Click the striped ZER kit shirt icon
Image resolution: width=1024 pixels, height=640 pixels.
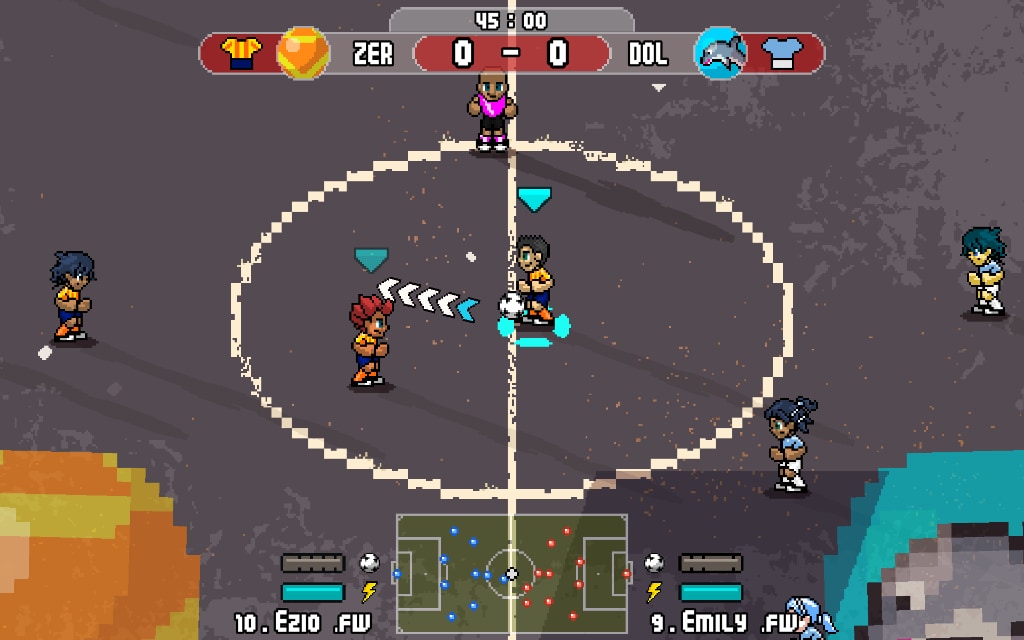241,53
